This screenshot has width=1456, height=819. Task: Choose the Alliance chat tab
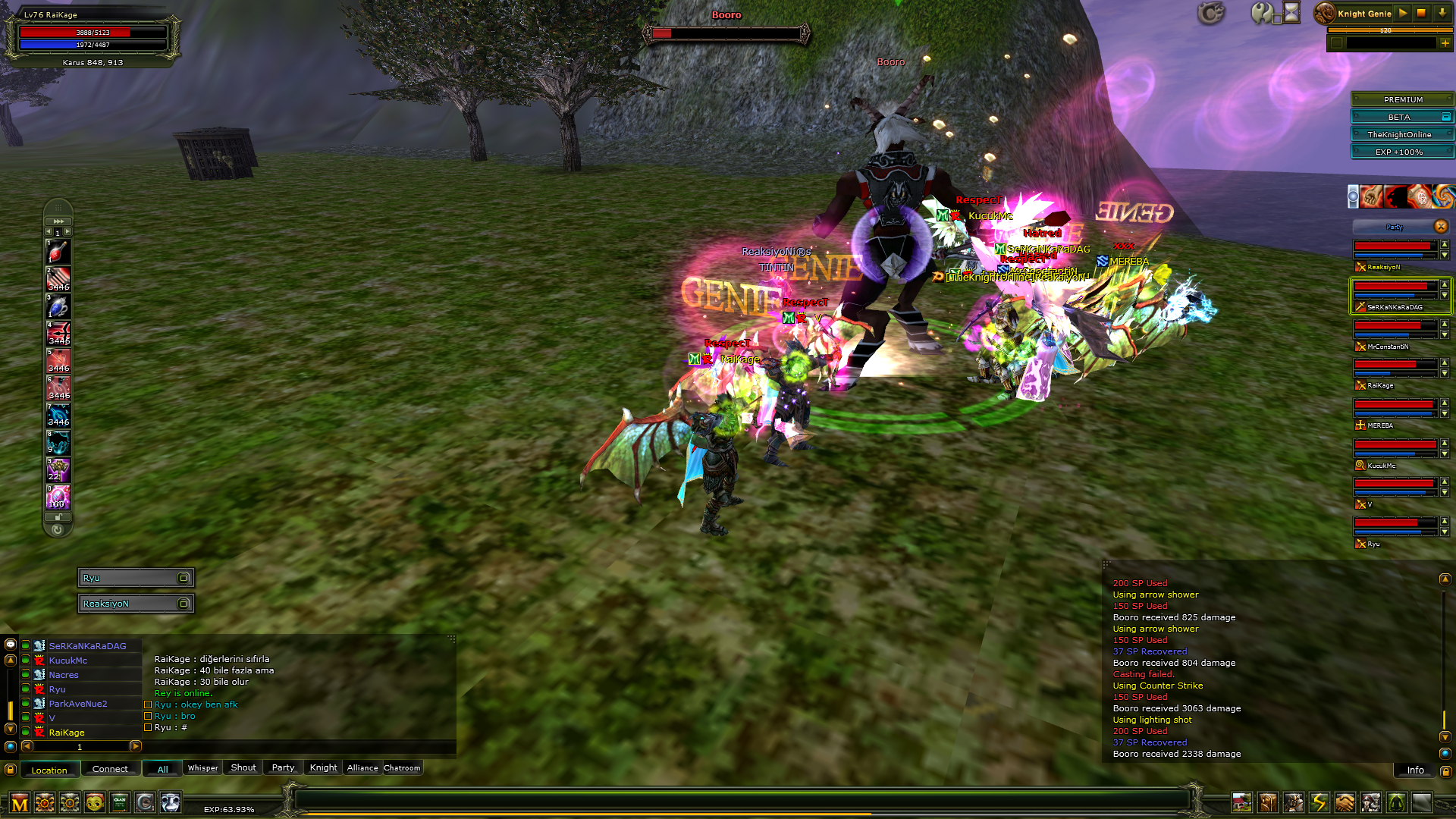pyautogui.click(x=362, y=768)
